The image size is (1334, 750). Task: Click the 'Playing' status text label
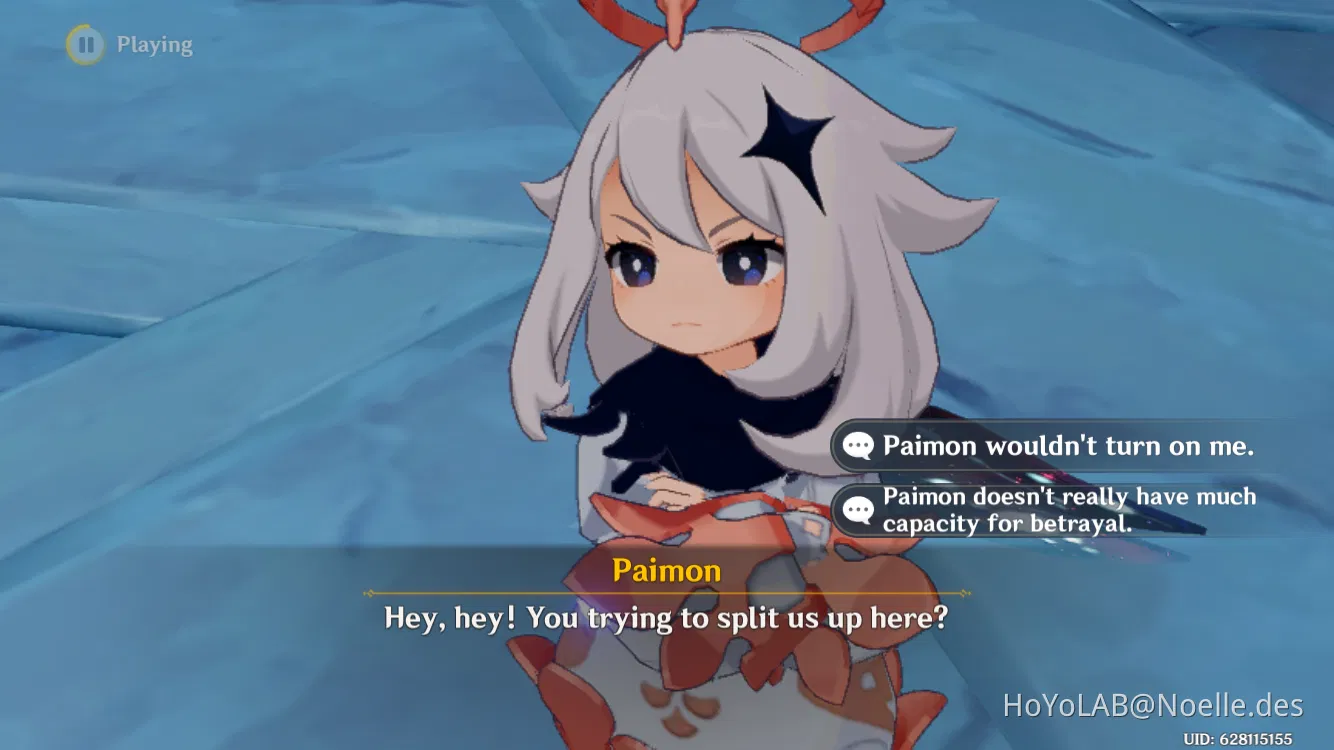tap(154, 44)
